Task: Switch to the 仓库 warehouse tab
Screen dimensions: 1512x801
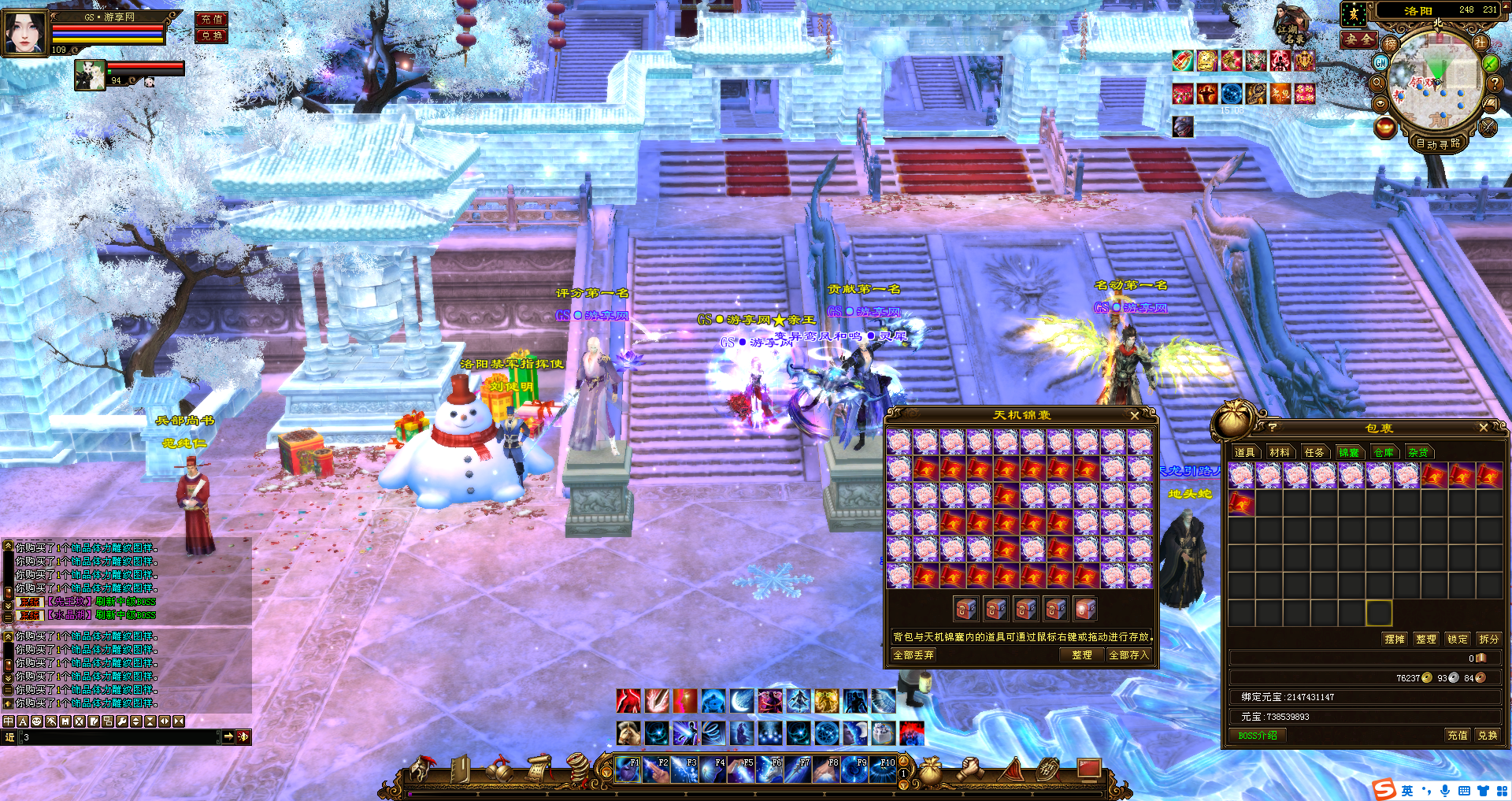Action: [1384, 452]
